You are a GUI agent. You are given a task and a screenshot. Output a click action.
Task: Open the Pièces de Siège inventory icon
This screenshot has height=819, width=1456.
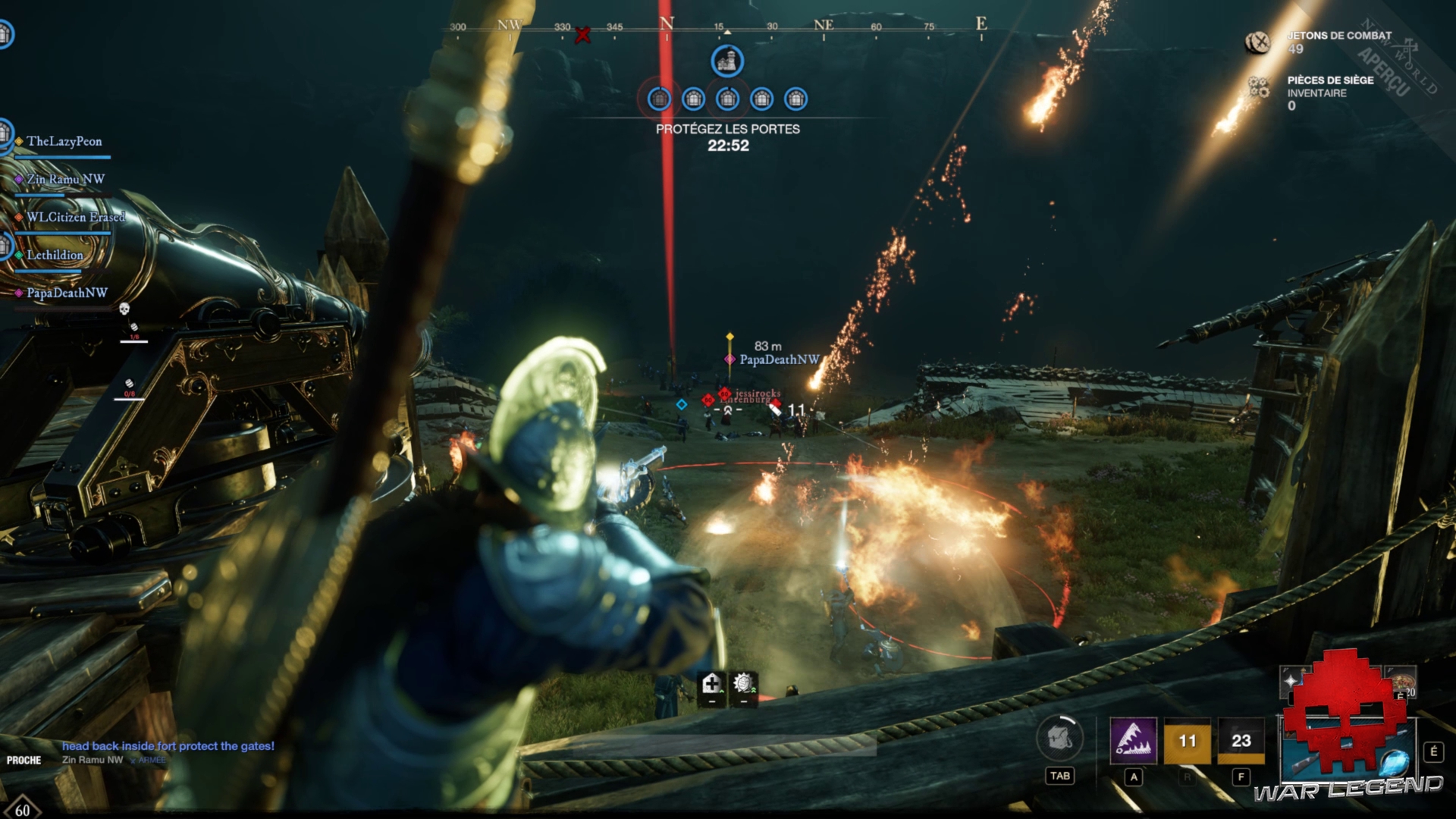point(1259,88)
